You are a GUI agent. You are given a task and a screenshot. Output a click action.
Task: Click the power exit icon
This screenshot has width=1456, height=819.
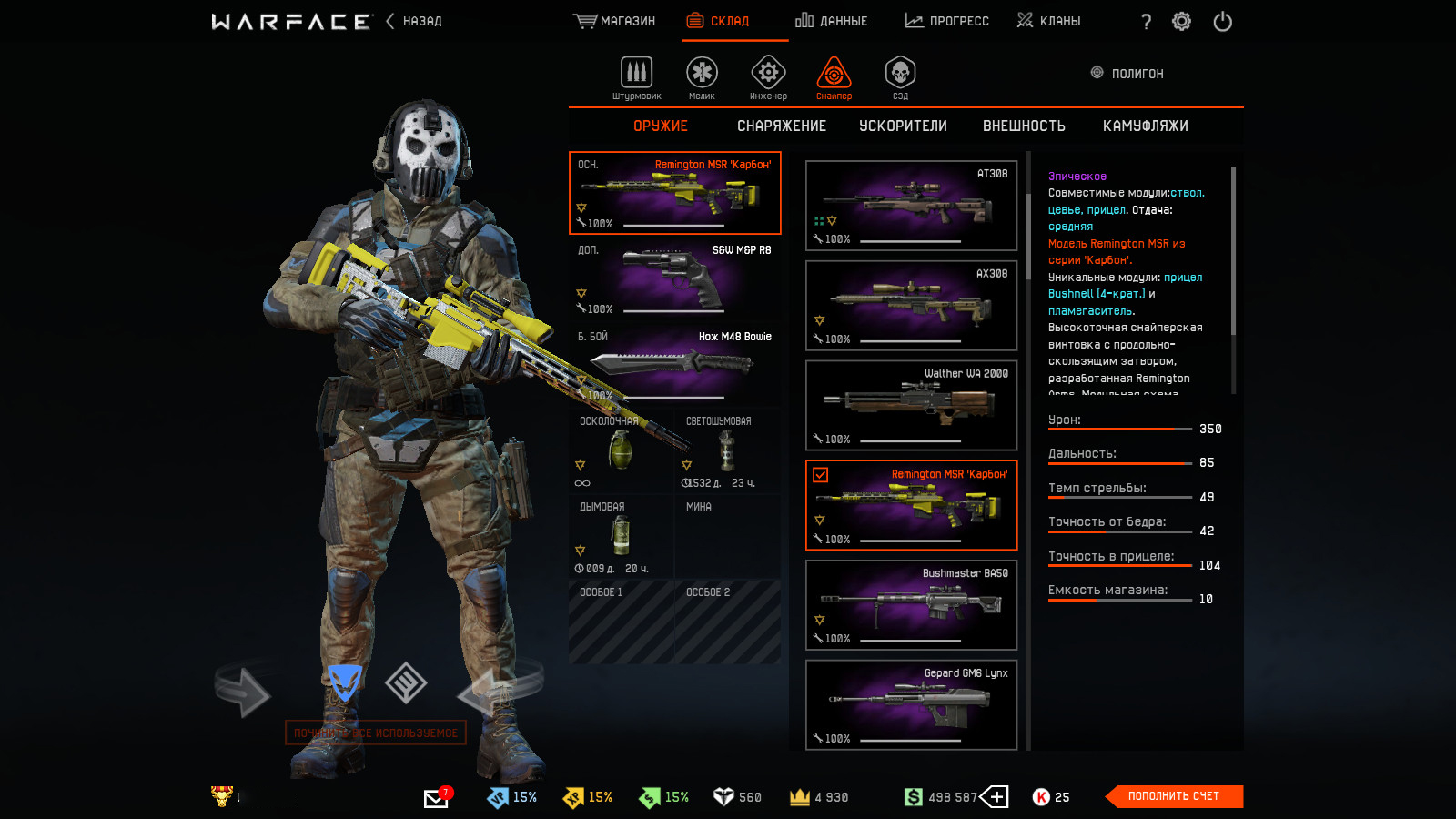[1222, 21]
